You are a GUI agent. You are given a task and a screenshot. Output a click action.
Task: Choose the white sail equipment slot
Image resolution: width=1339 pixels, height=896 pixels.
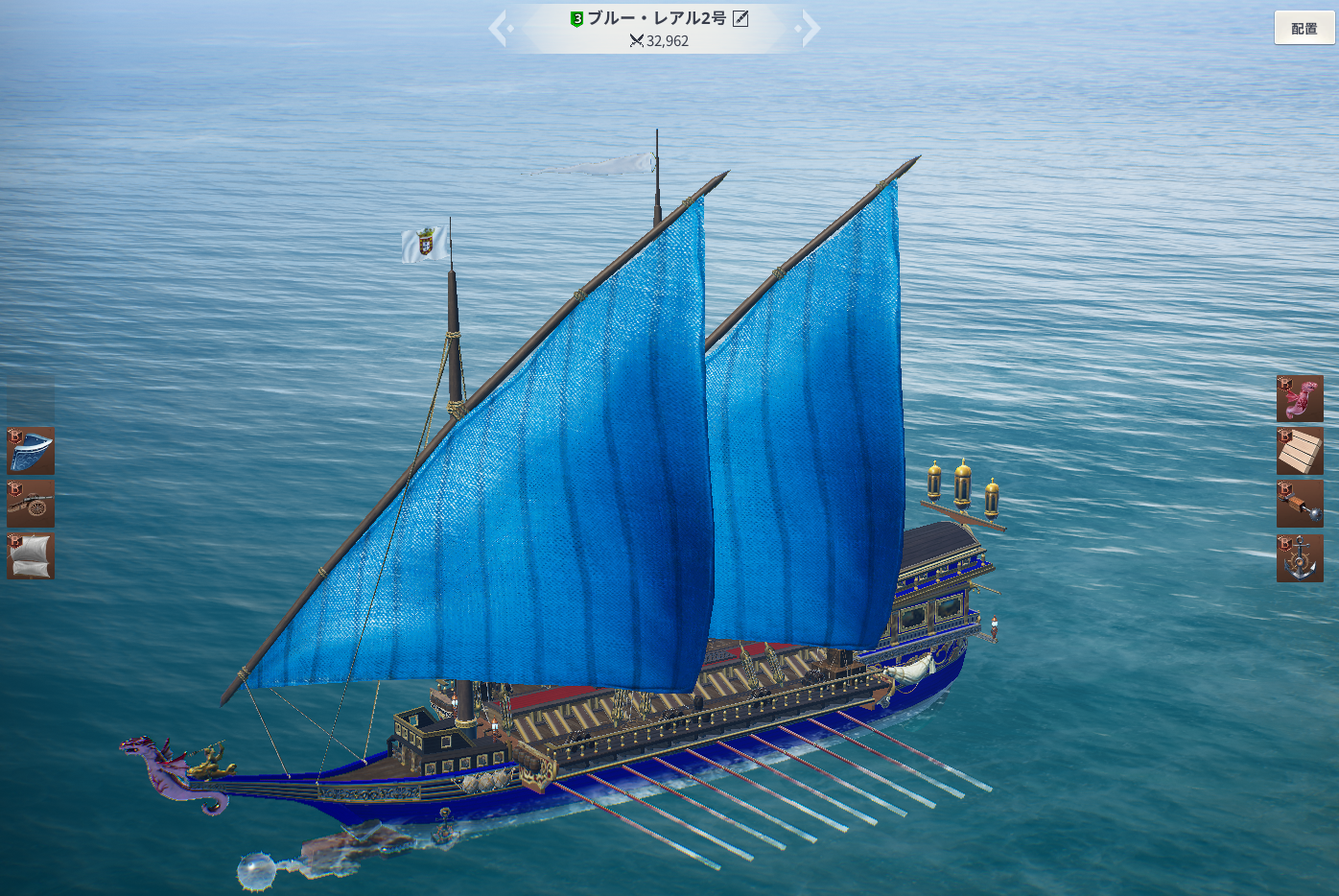pos(31,556)
